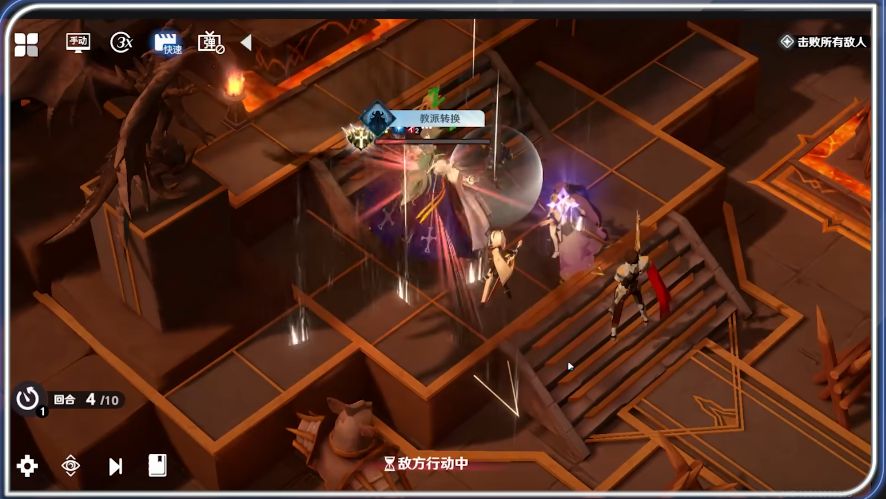Change the 3x battle speed setting

pyautogui.click(x=122, y=42)
